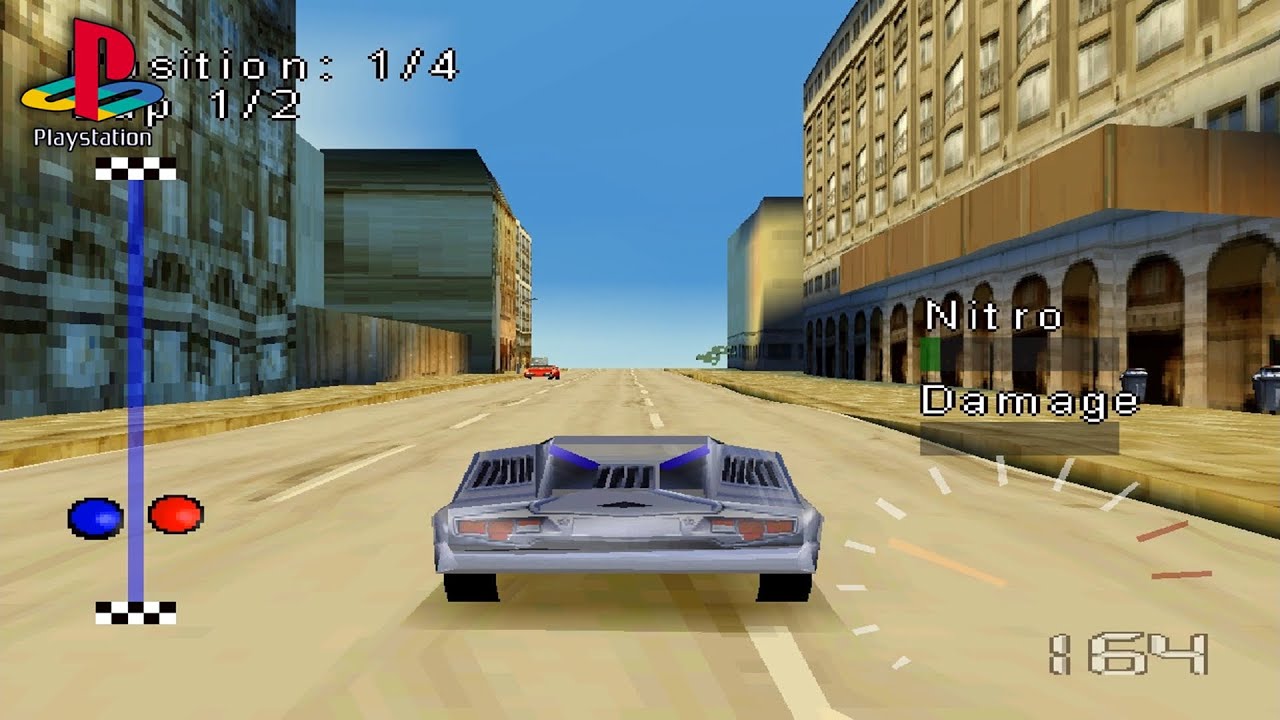Click the red opponent car ahead

(x=541, y=370)
